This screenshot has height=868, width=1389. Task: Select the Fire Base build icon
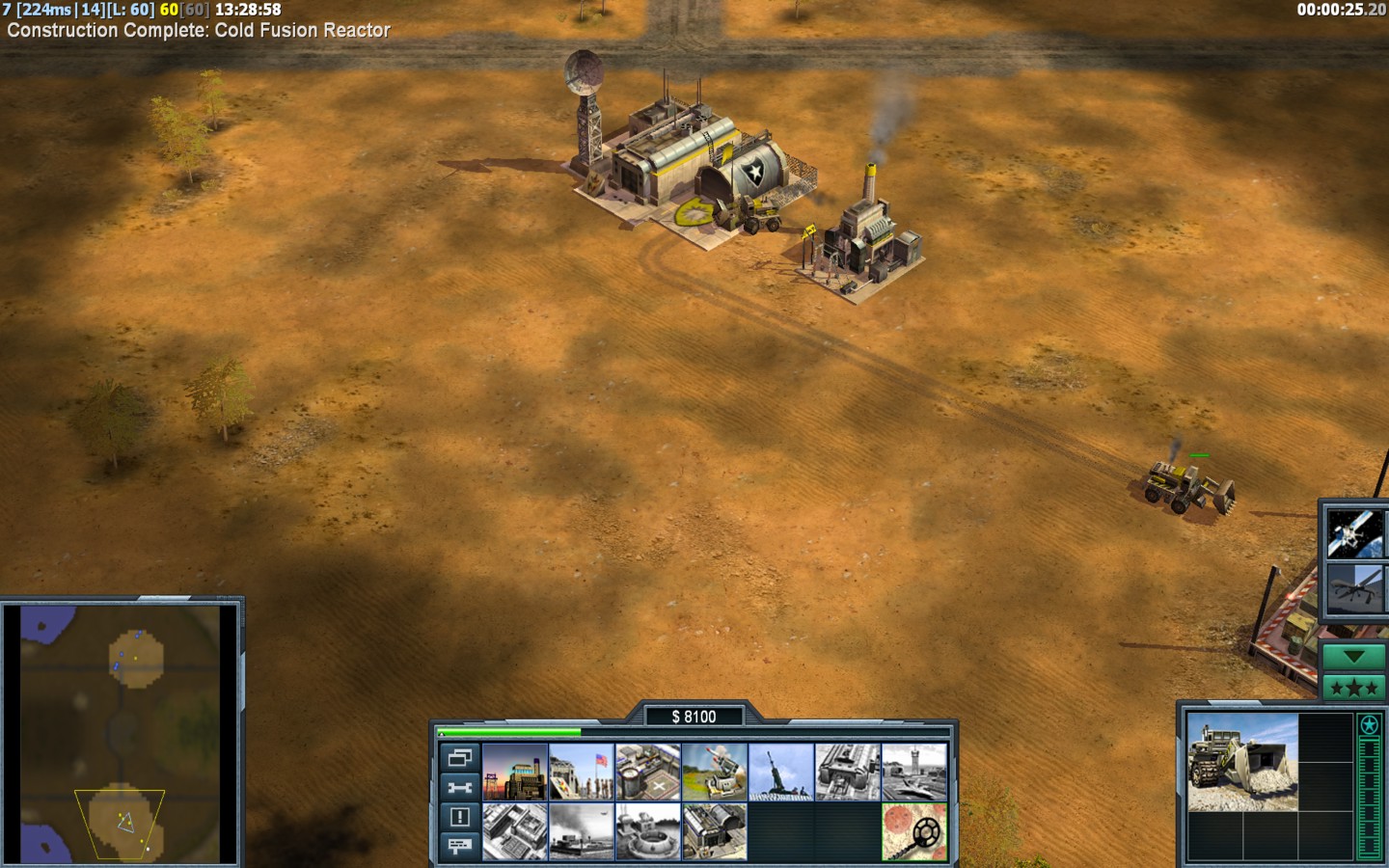781,772
